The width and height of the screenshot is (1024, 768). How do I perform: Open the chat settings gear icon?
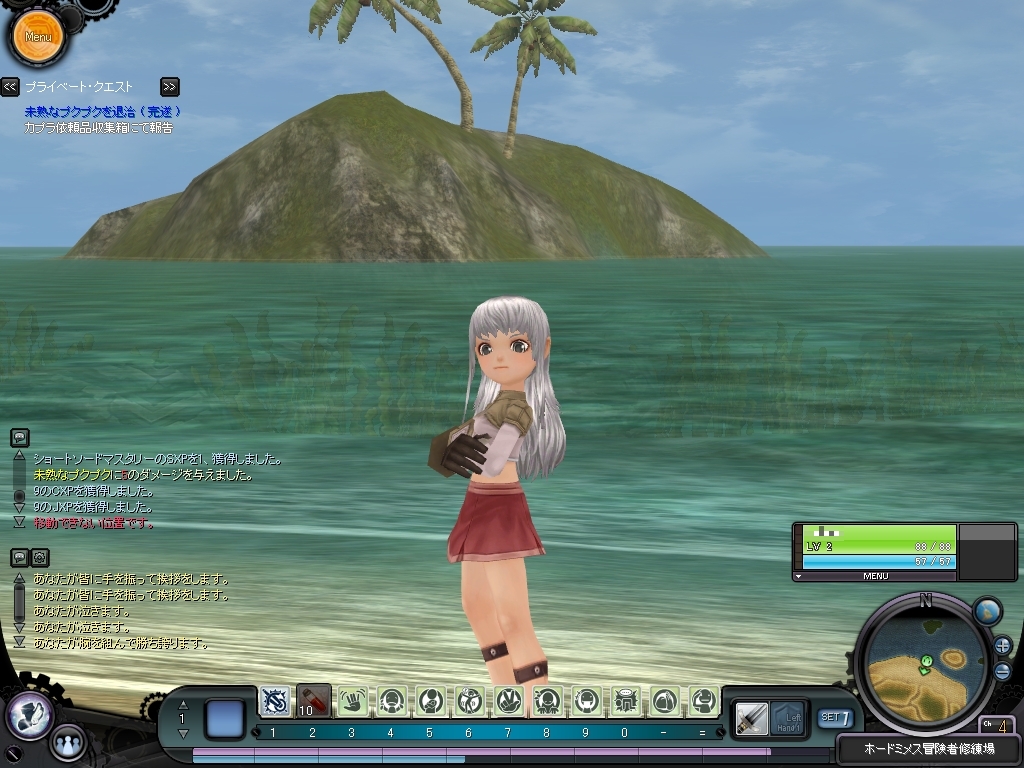tap(40, 558)
